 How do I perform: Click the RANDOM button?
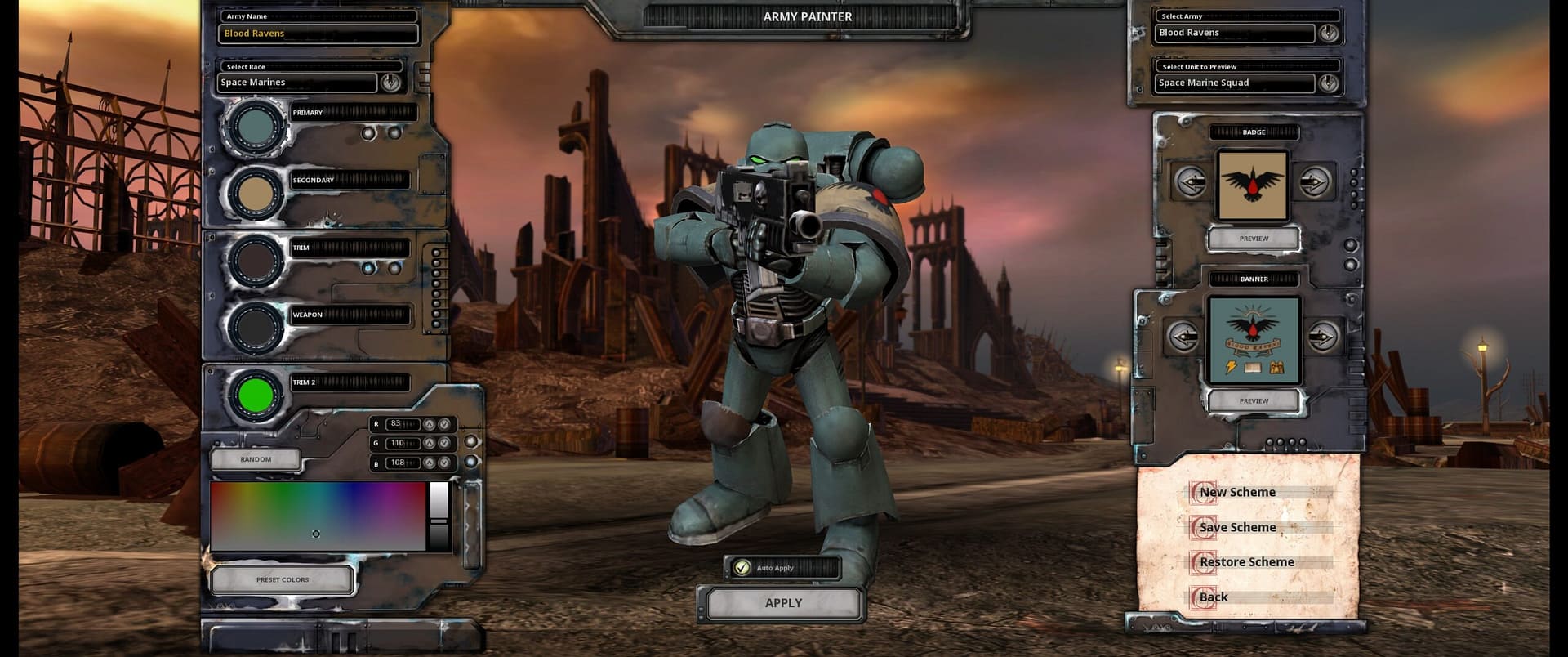256,458
